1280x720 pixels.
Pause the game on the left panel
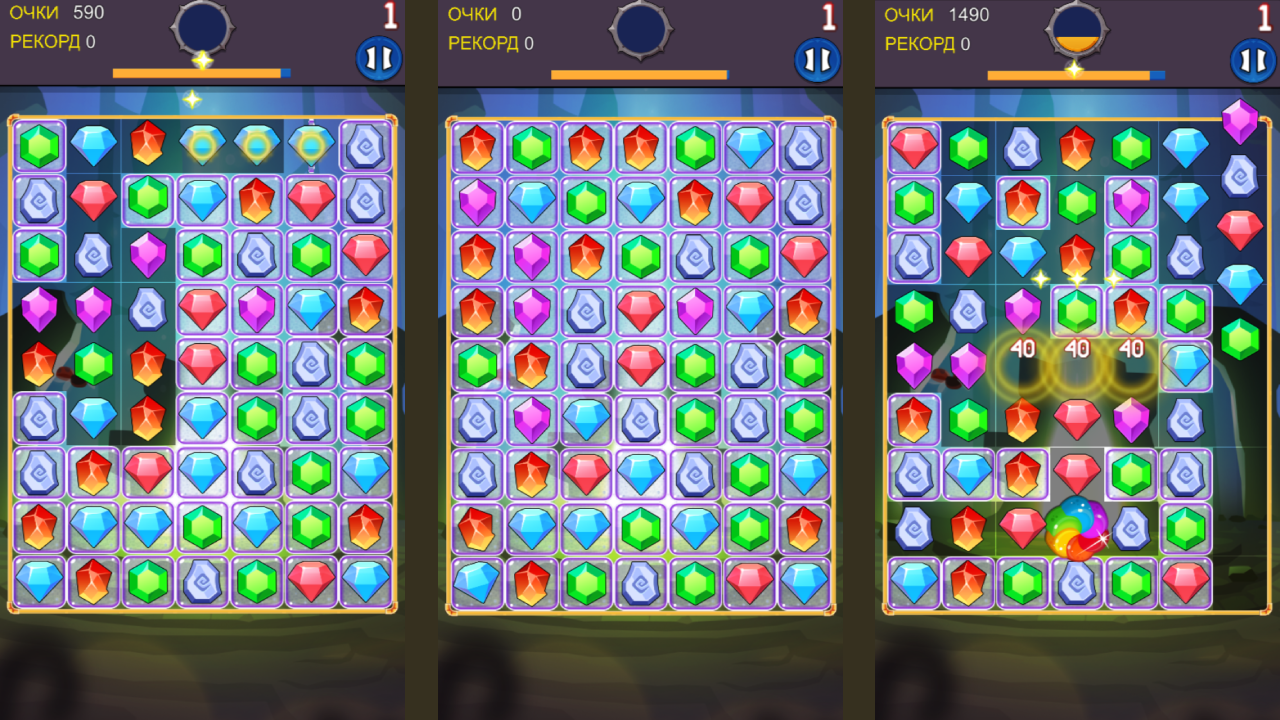378,57
